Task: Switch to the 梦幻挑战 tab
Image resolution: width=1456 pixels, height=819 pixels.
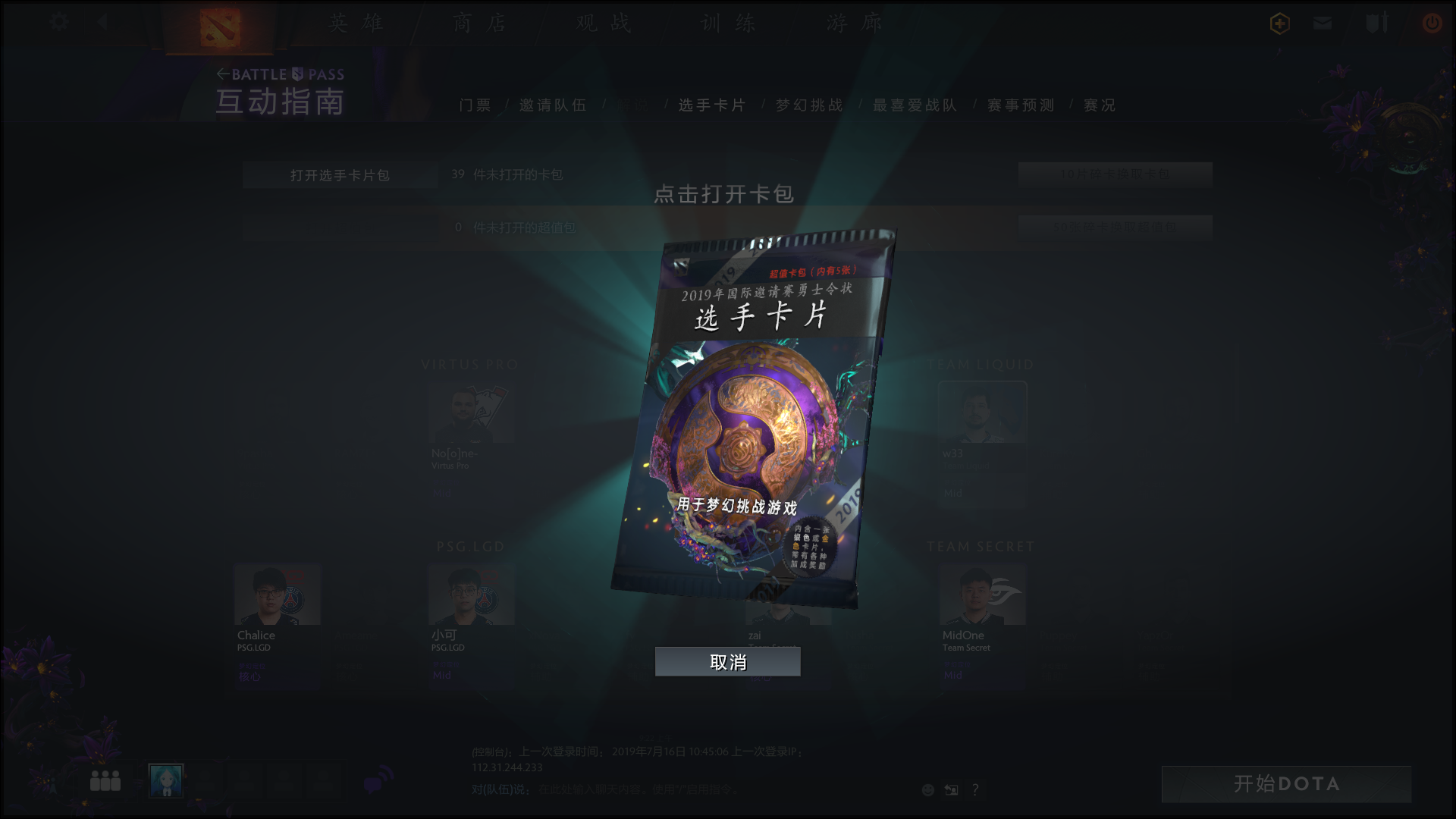Action: (x=807, y=105)
